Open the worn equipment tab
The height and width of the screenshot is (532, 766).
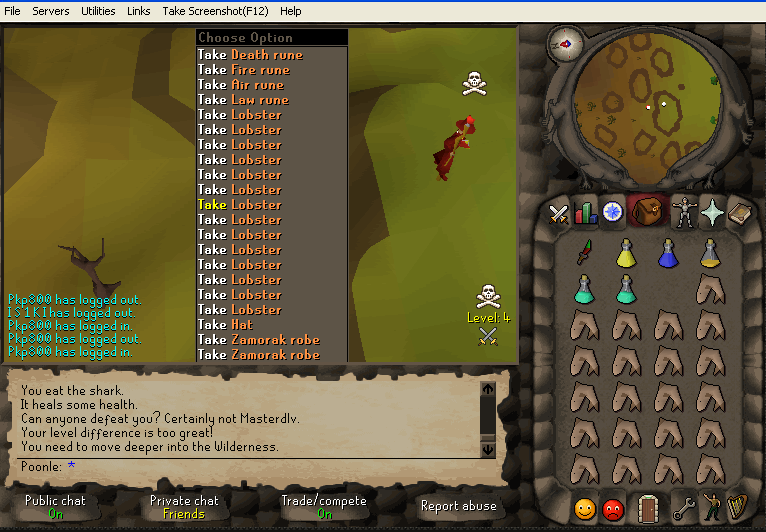(685, 212)
